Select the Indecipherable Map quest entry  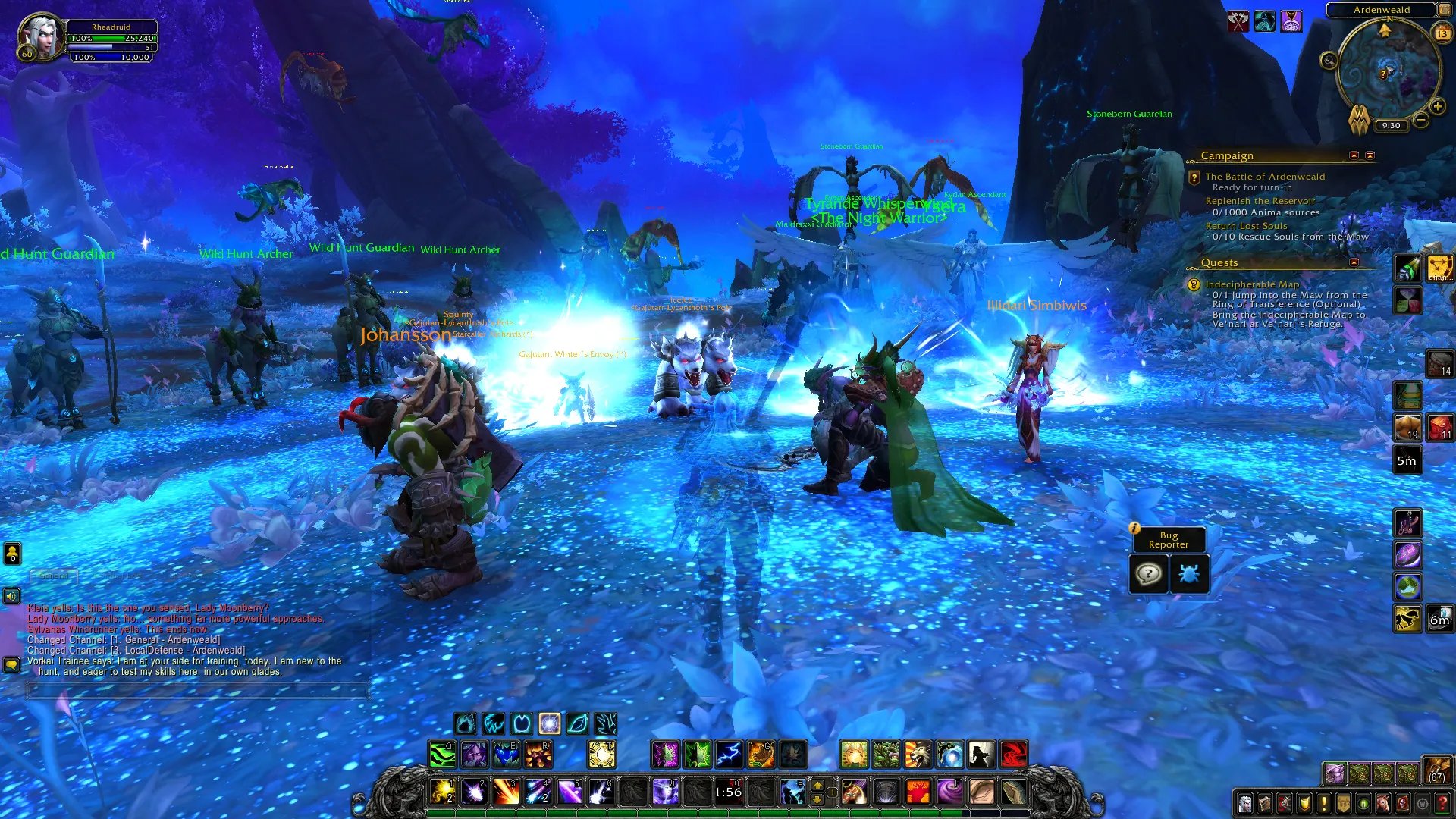[1252, 284]
